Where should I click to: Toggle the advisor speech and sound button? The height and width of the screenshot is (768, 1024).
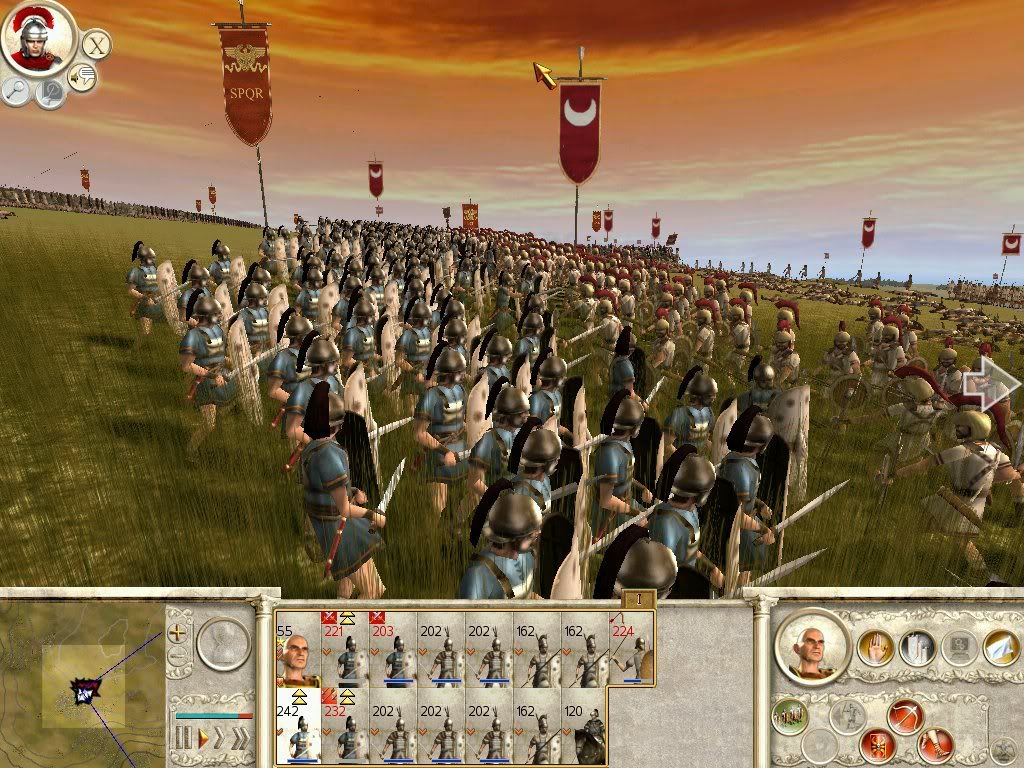pyautogui.click(x=82, y=77)
